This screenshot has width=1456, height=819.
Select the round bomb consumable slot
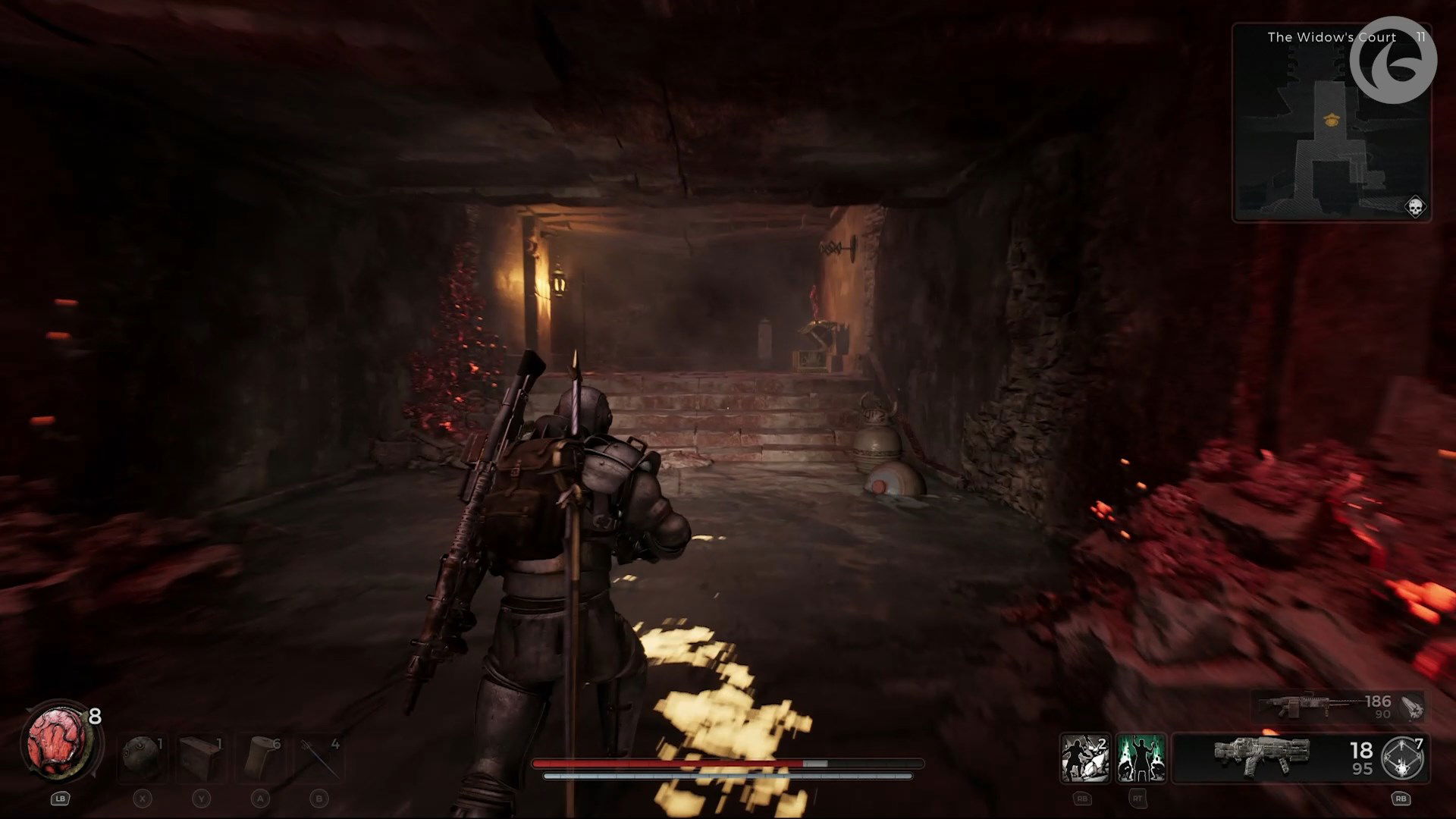pos(142,756)
